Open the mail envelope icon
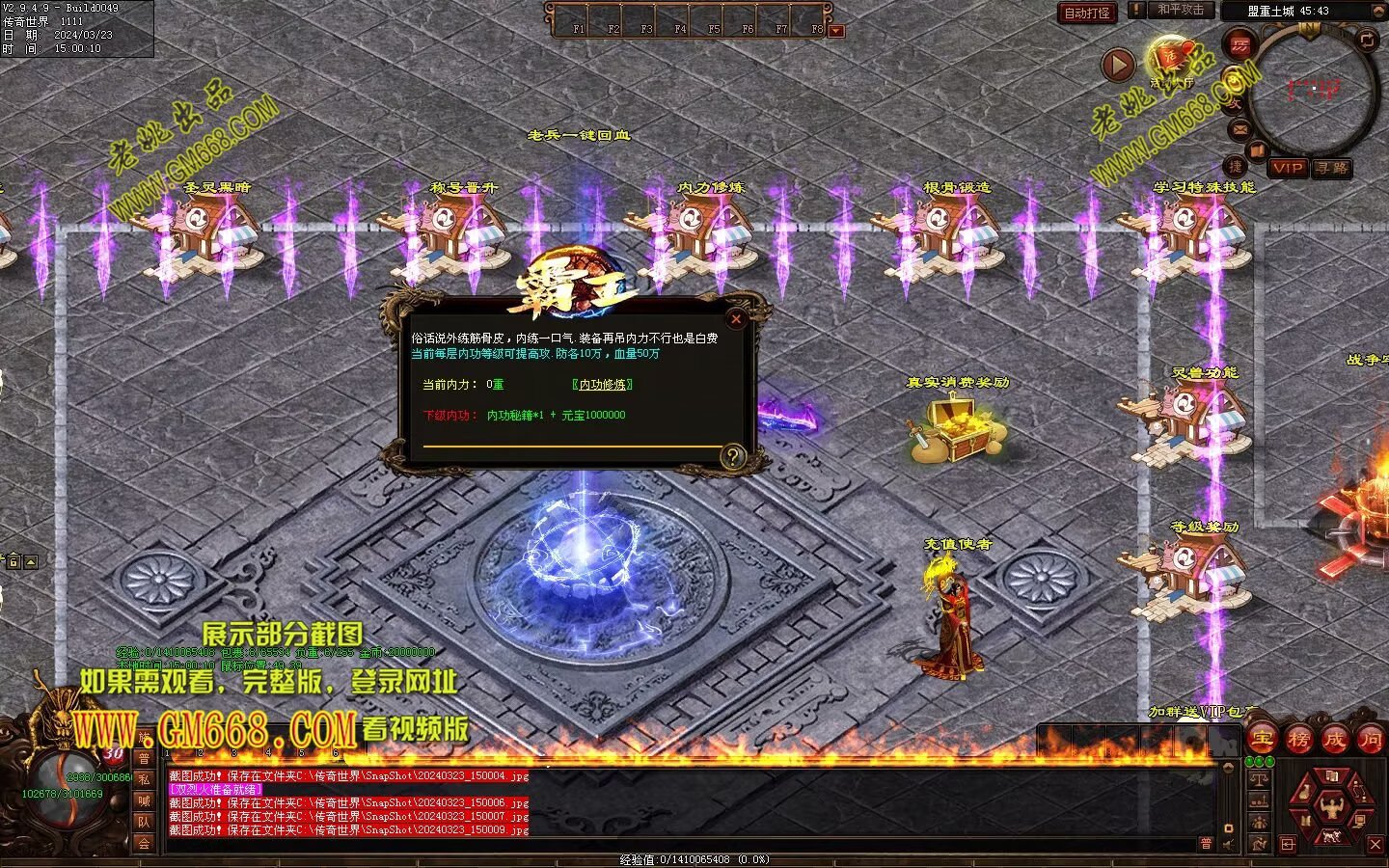The width and height of the screenshot is (1389, 868). click(1239, 129)
